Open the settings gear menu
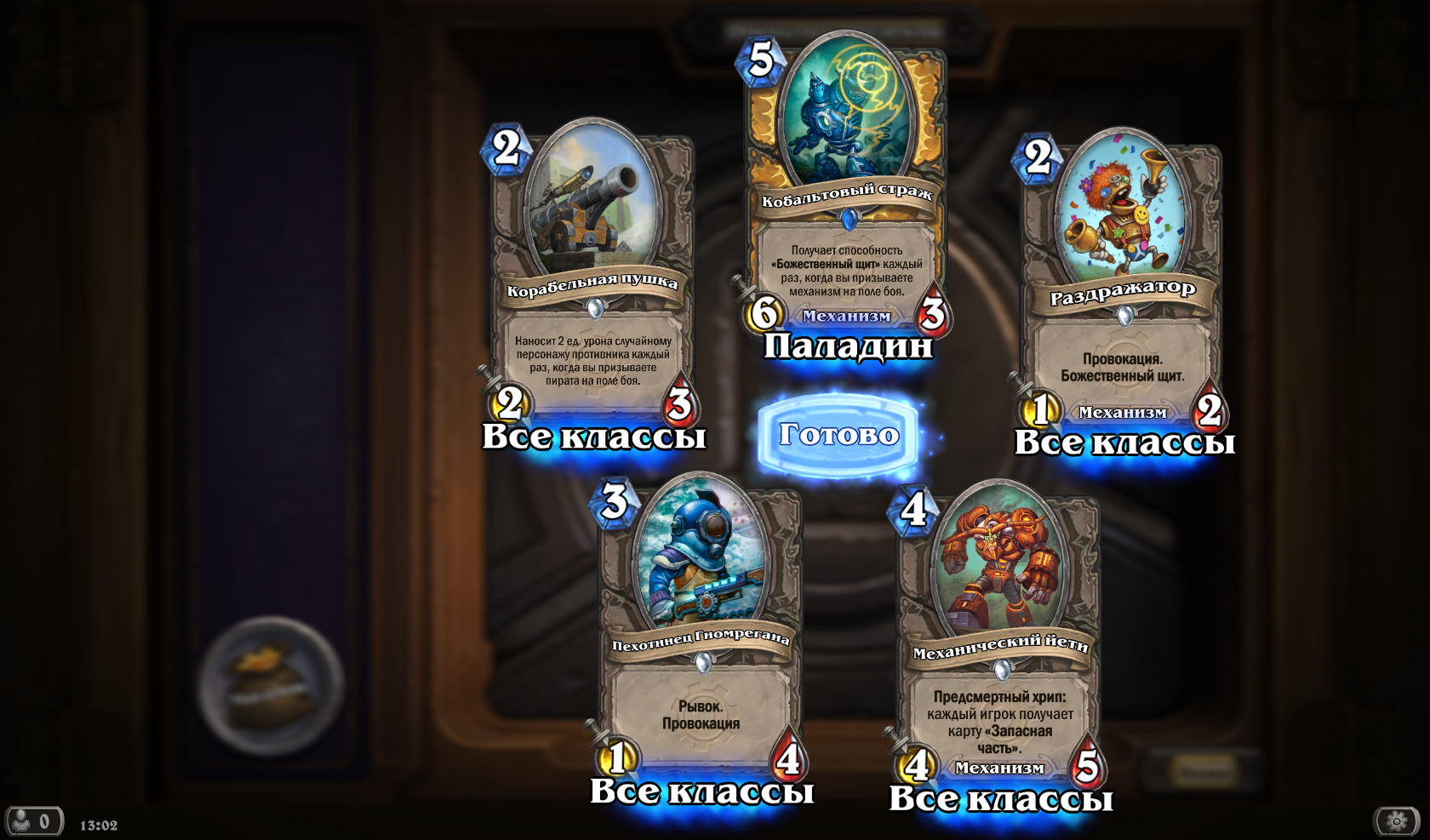 click(1397, 820)
